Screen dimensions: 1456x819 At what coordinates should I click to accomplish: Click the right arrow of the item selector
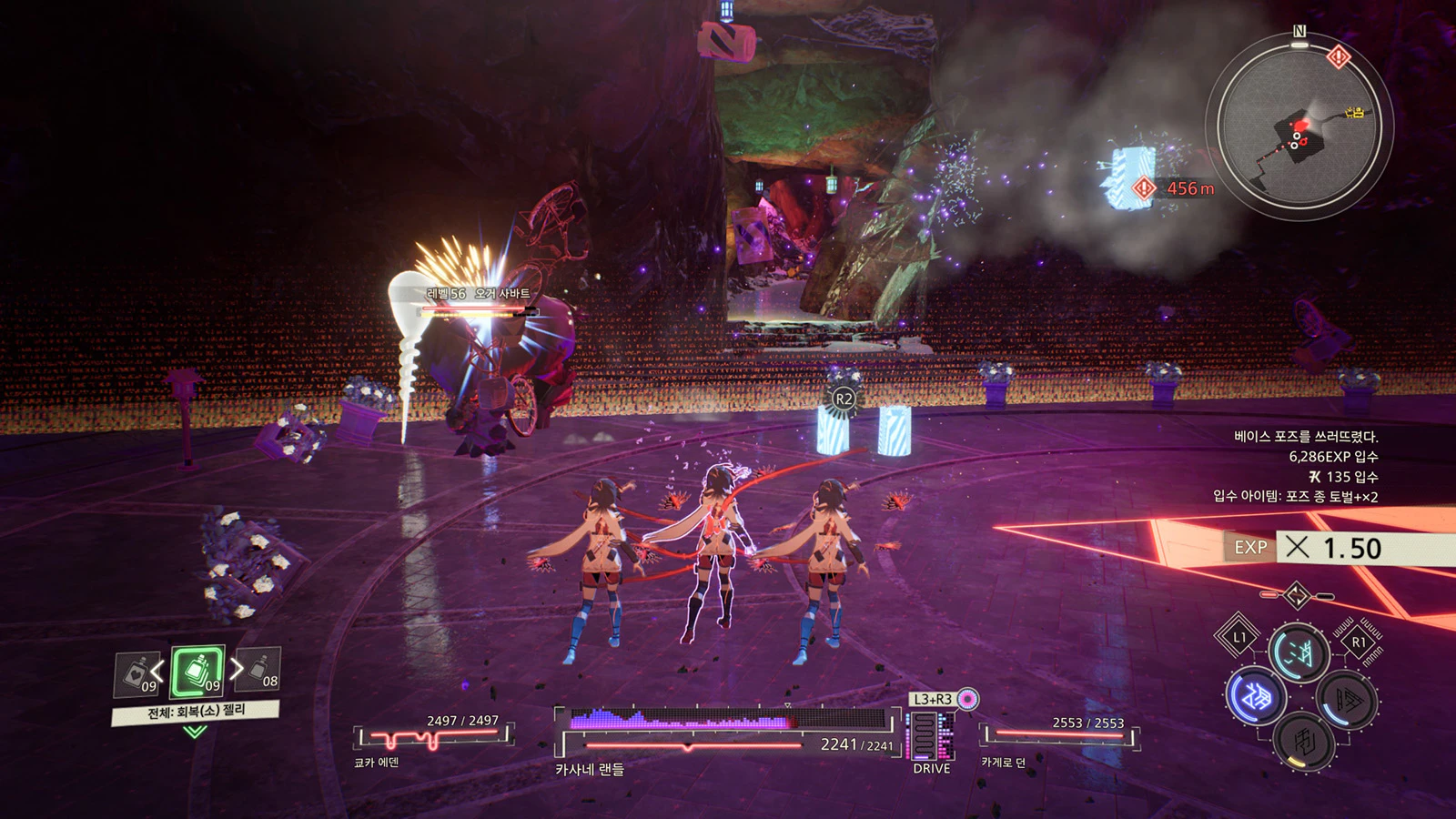[237, 669]
